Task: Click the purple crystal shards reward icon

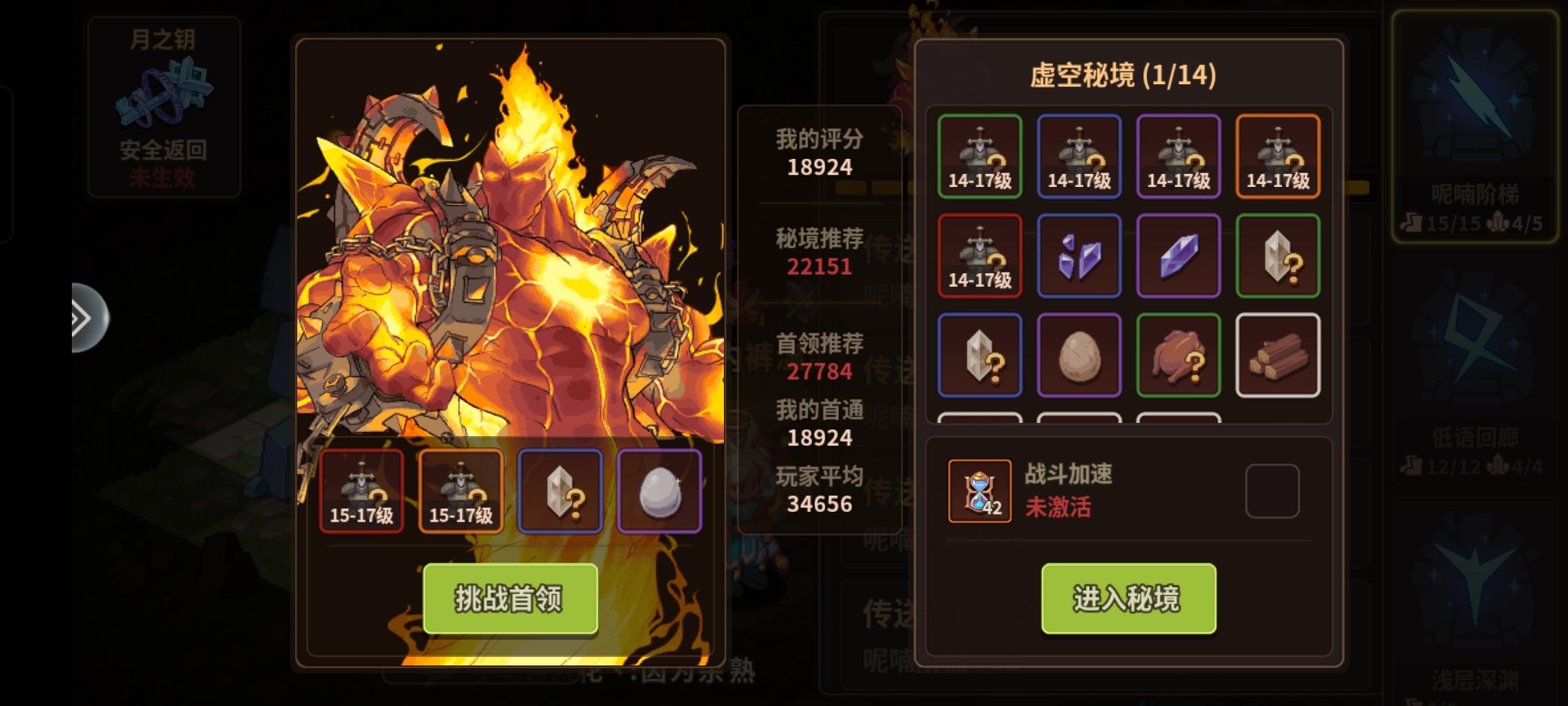Action: coord(1079,255)
